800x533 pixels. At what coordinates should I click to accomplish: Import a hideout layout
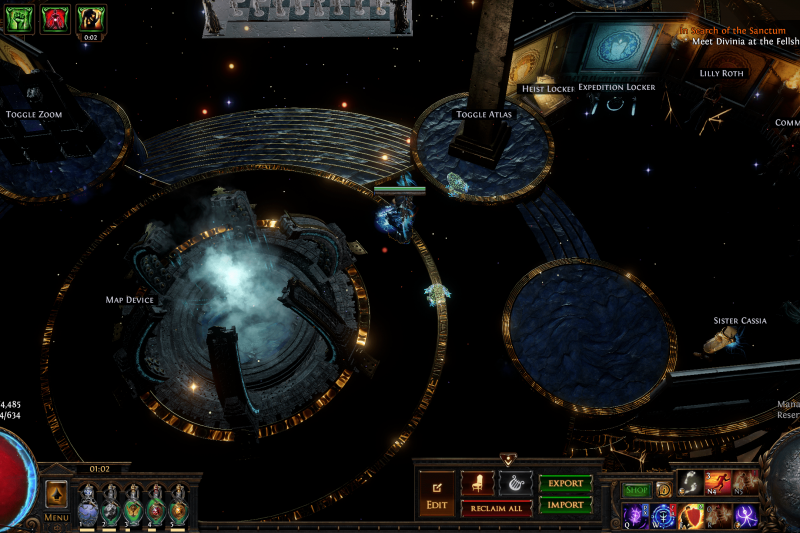coord(565,505)
